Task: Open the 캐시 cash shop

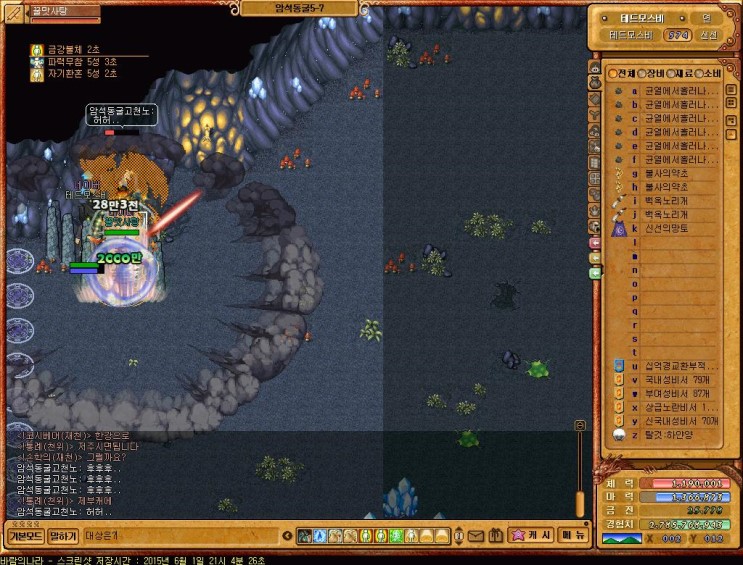Action: click(531, 536)
